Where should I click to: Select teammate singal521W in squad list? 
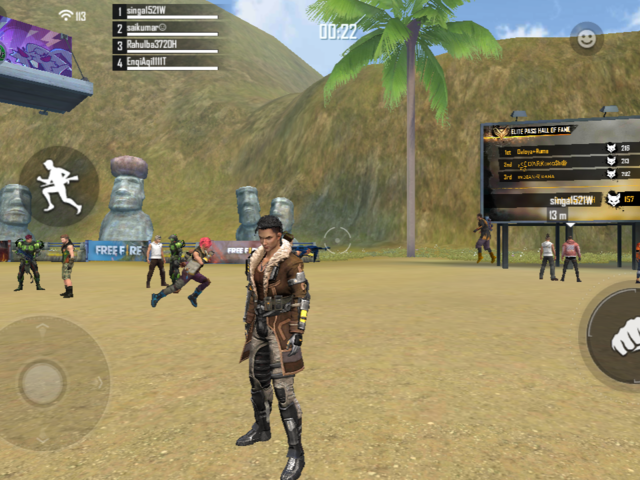tap(165, 12)
